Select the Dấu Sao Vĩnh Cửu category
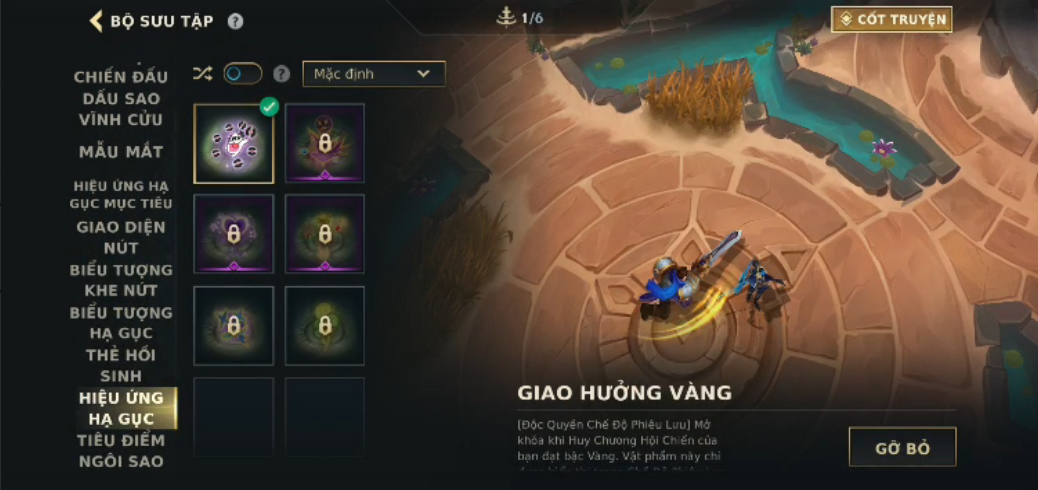 [121, 109]
